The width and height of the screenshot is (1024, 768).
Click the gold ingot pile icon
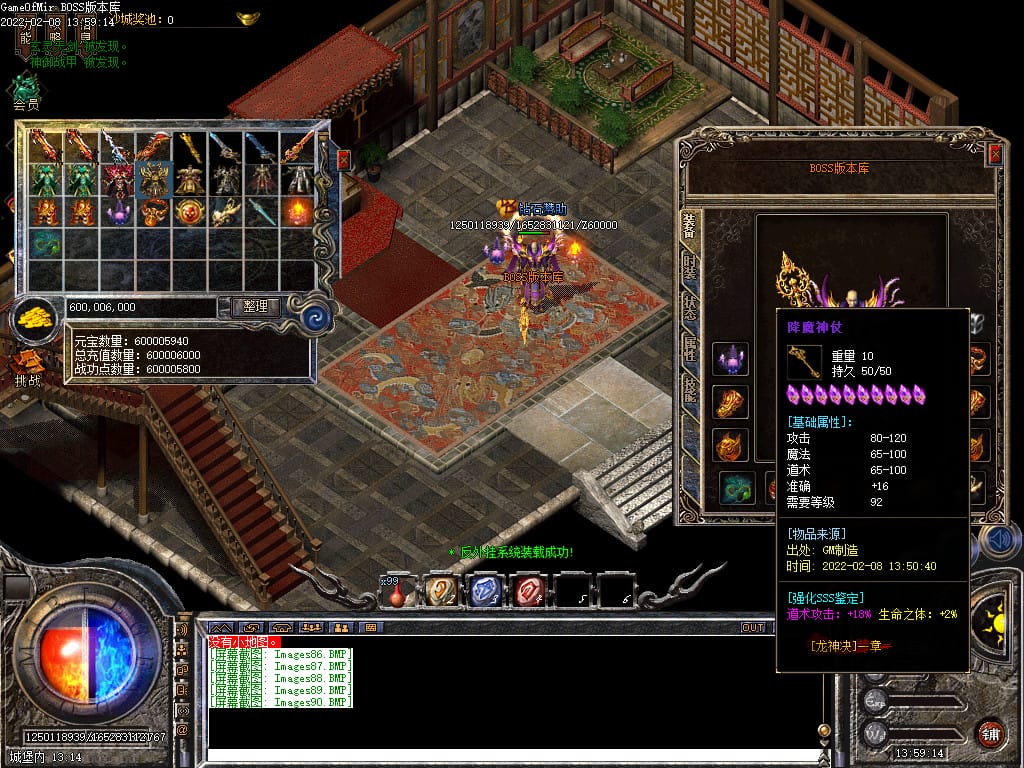click(37, 318)
